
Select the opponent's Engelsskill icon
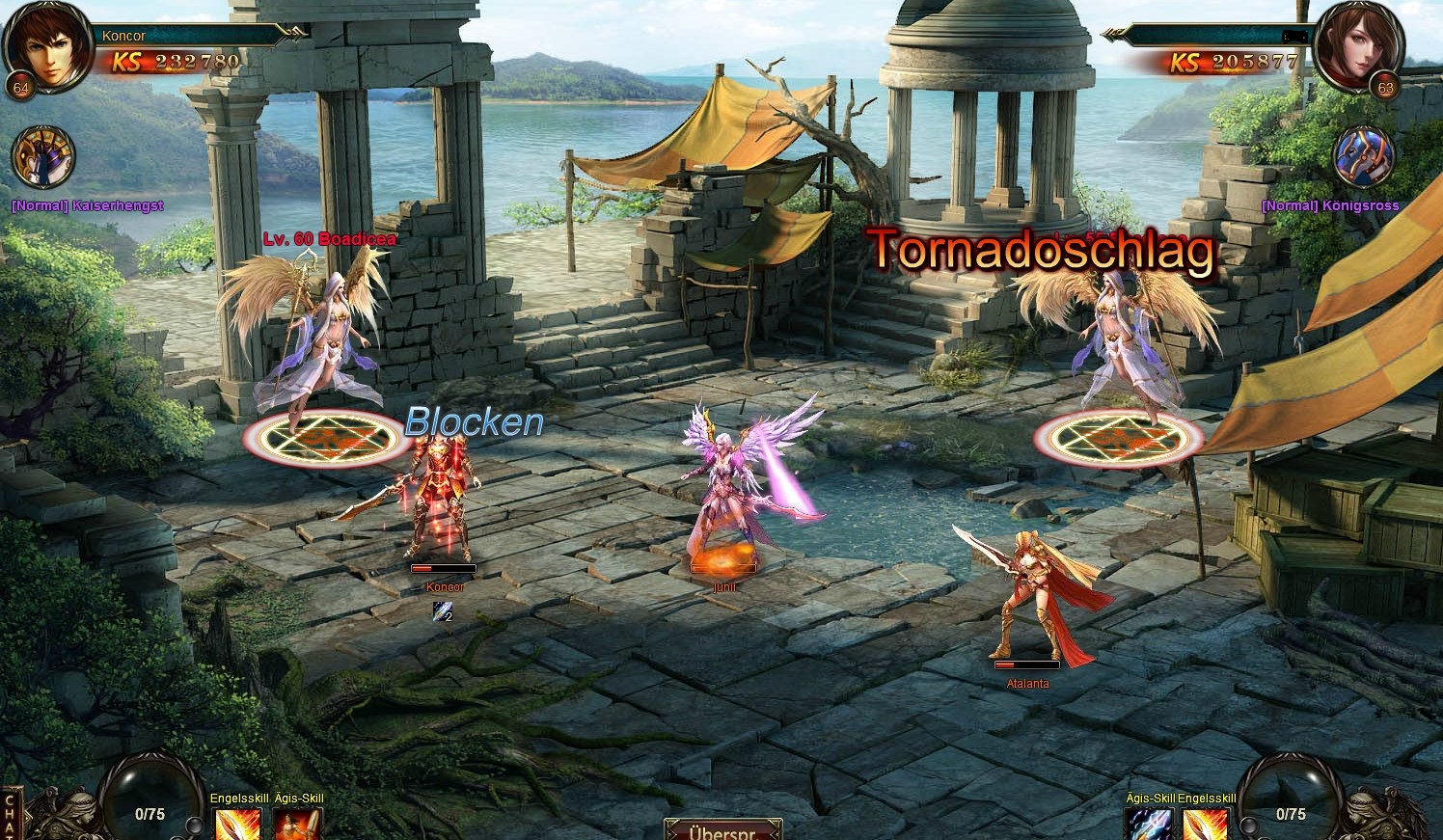[x=1206, y=825]
